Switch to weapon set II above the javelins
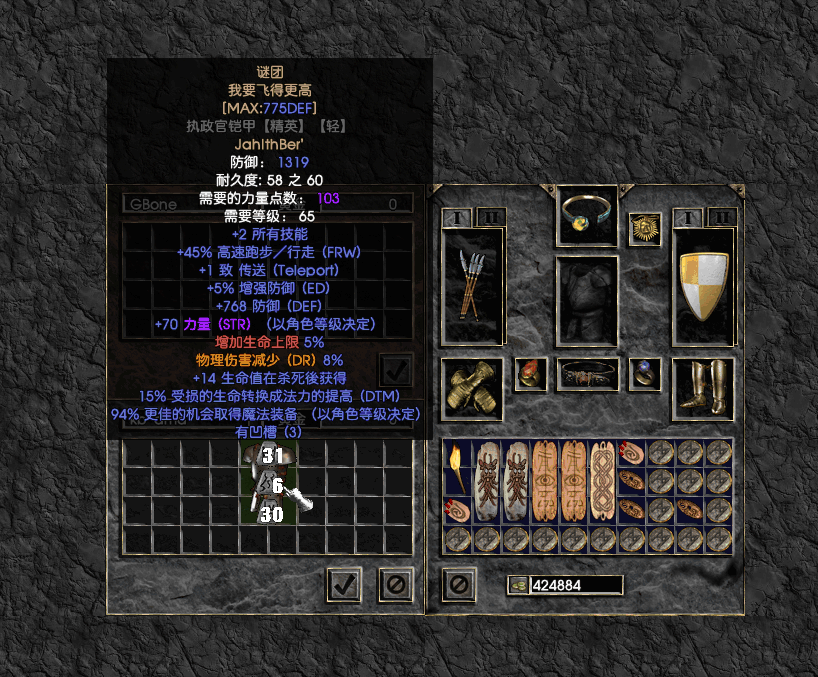818x677 pixels. (x=490, y=217)
